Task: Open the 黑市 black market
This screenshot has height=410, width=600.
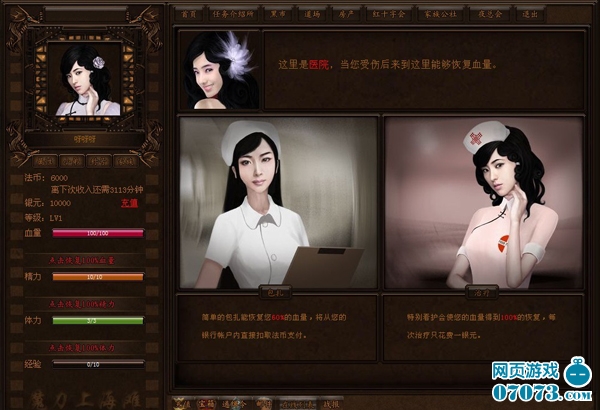Action: pyautogui.click(x=279, y=14)
